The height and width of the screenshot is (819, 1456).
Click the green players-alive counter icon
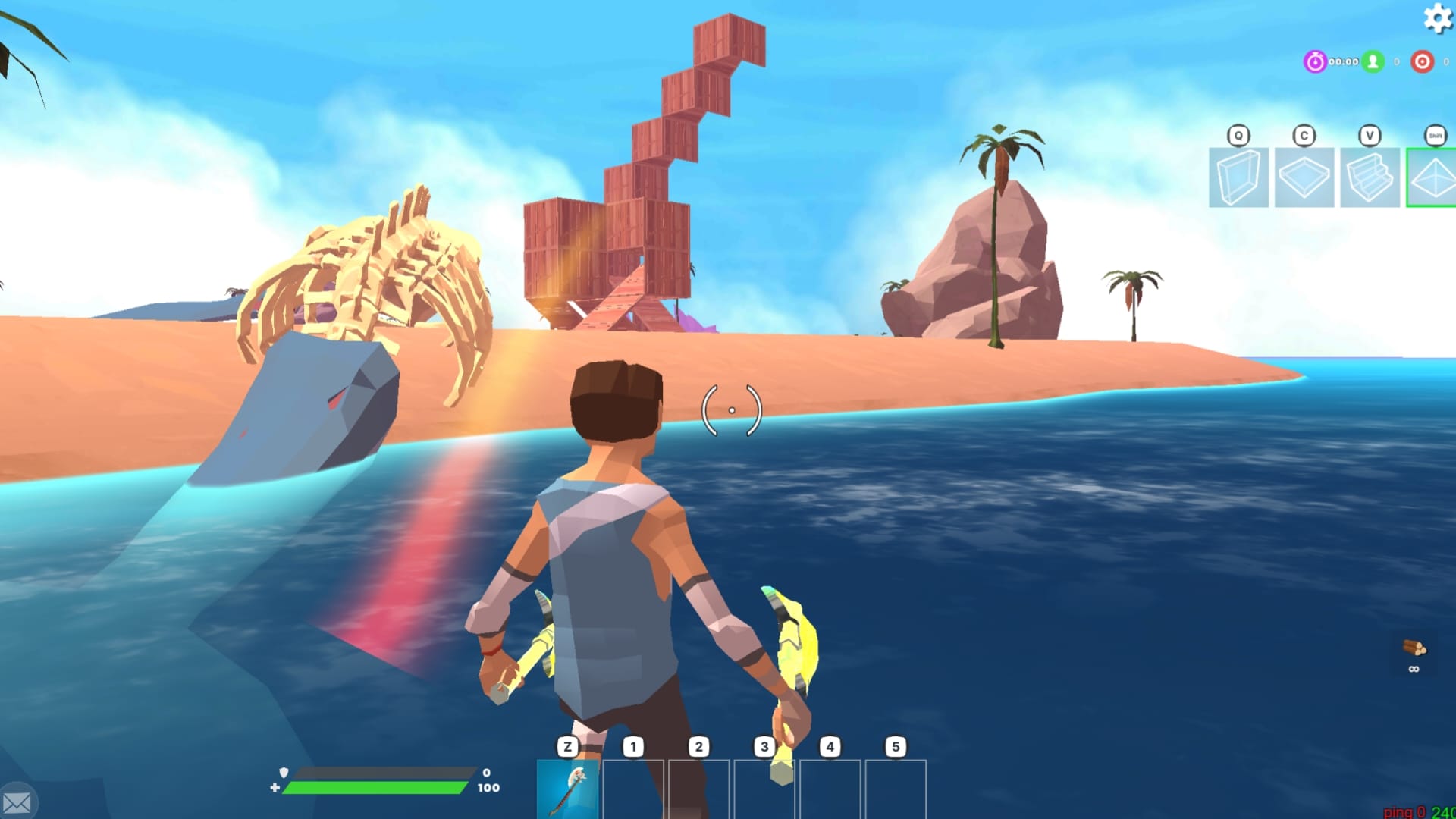(x=1374, y=63)
